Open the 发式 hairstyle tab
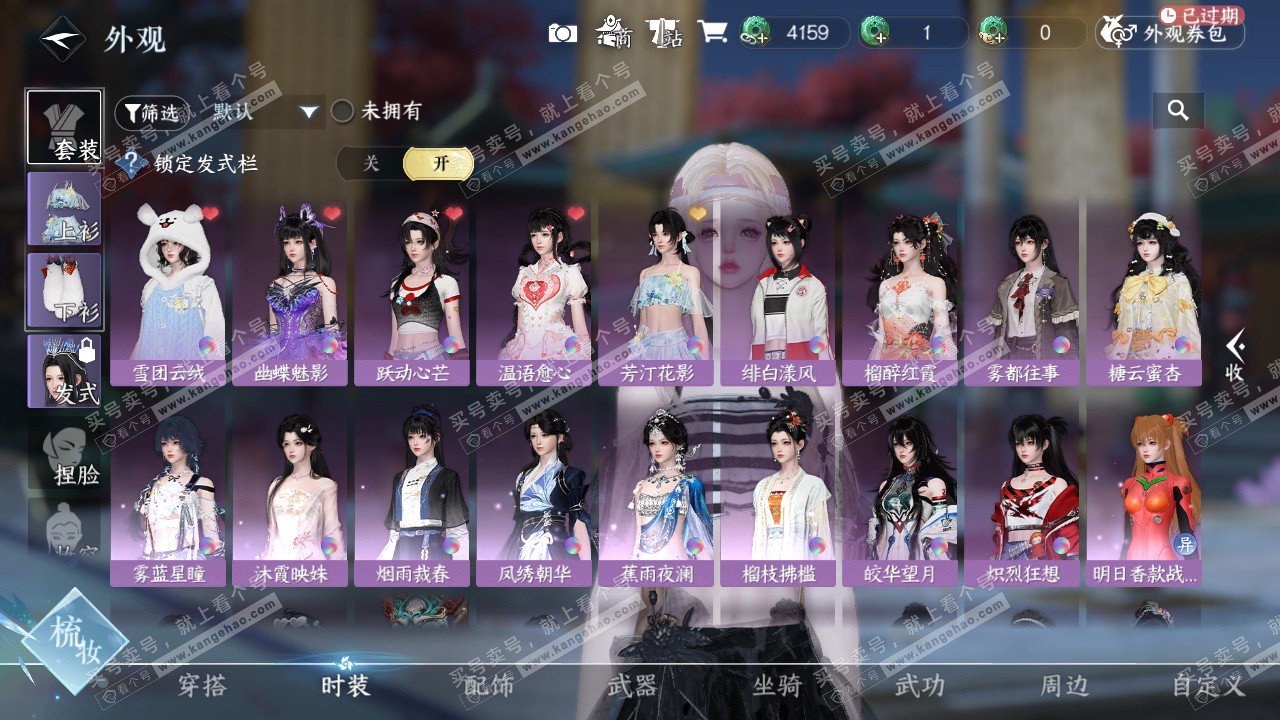Image resolution: width=1280 pixels, height=720 pixels. [64, 371]
